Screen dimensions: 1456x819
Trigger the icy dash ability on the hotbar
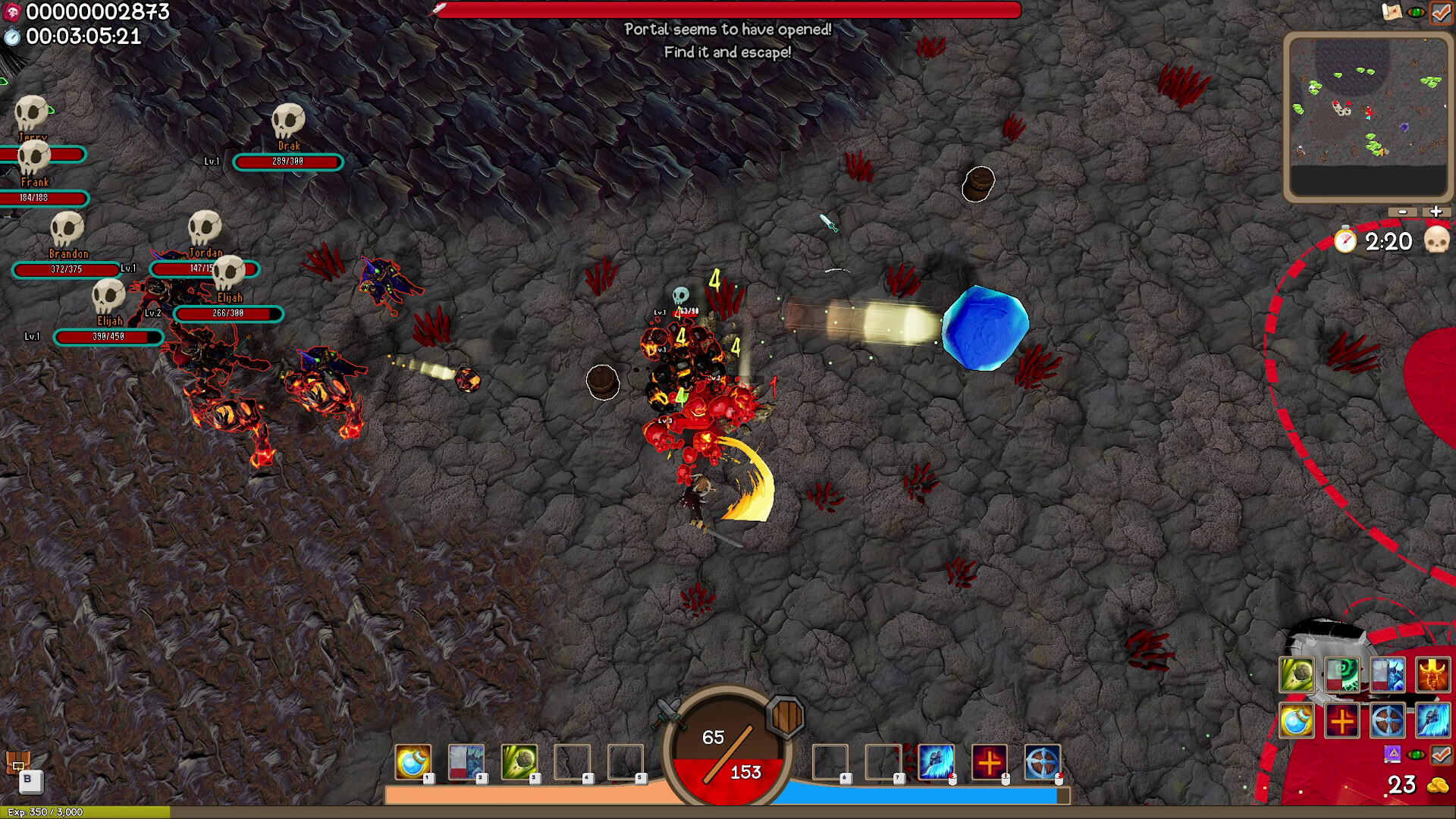coord(936,761)
